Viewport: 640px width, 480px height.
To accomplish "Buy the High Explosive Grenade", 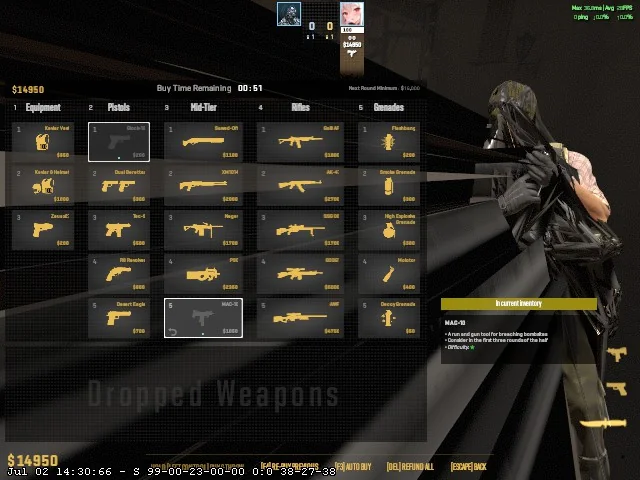I will tap(388, 230).
